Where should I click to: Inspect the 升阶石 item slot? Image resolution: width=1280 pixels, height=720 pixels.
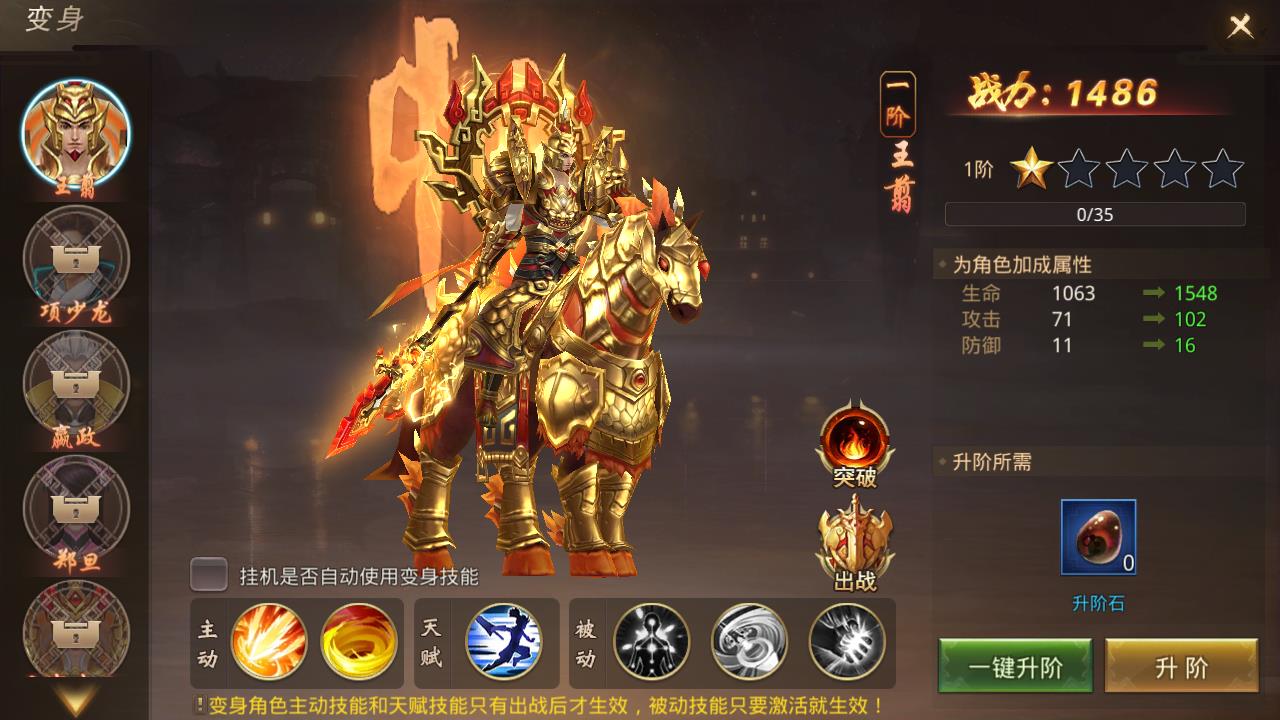pos(1098,538)
